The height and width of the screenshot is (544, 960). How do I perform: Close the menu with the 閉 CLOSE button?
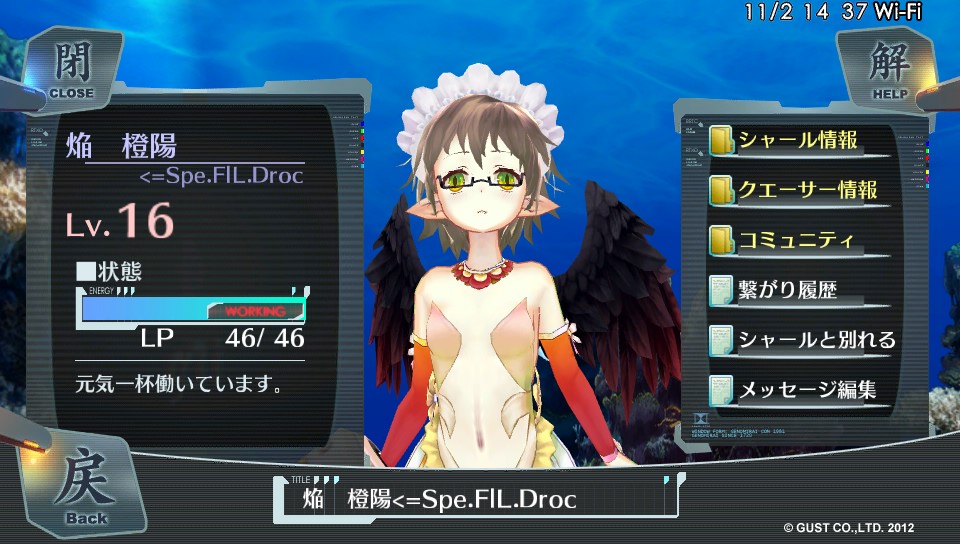tap(70, 70)
